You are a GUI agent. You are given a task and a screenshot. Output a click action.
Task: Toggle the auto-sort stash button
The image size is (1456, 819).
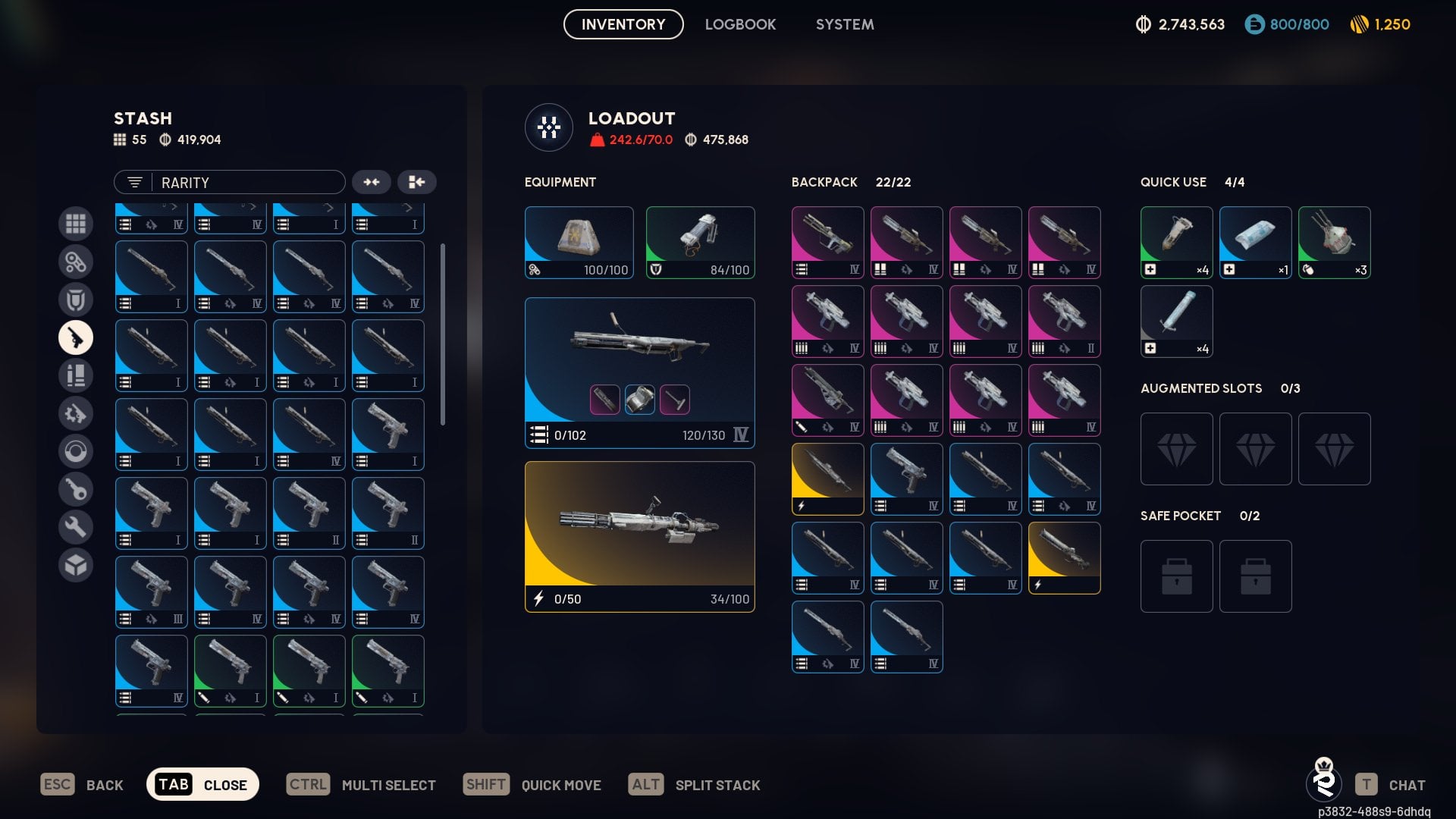(x=417, y=182)
